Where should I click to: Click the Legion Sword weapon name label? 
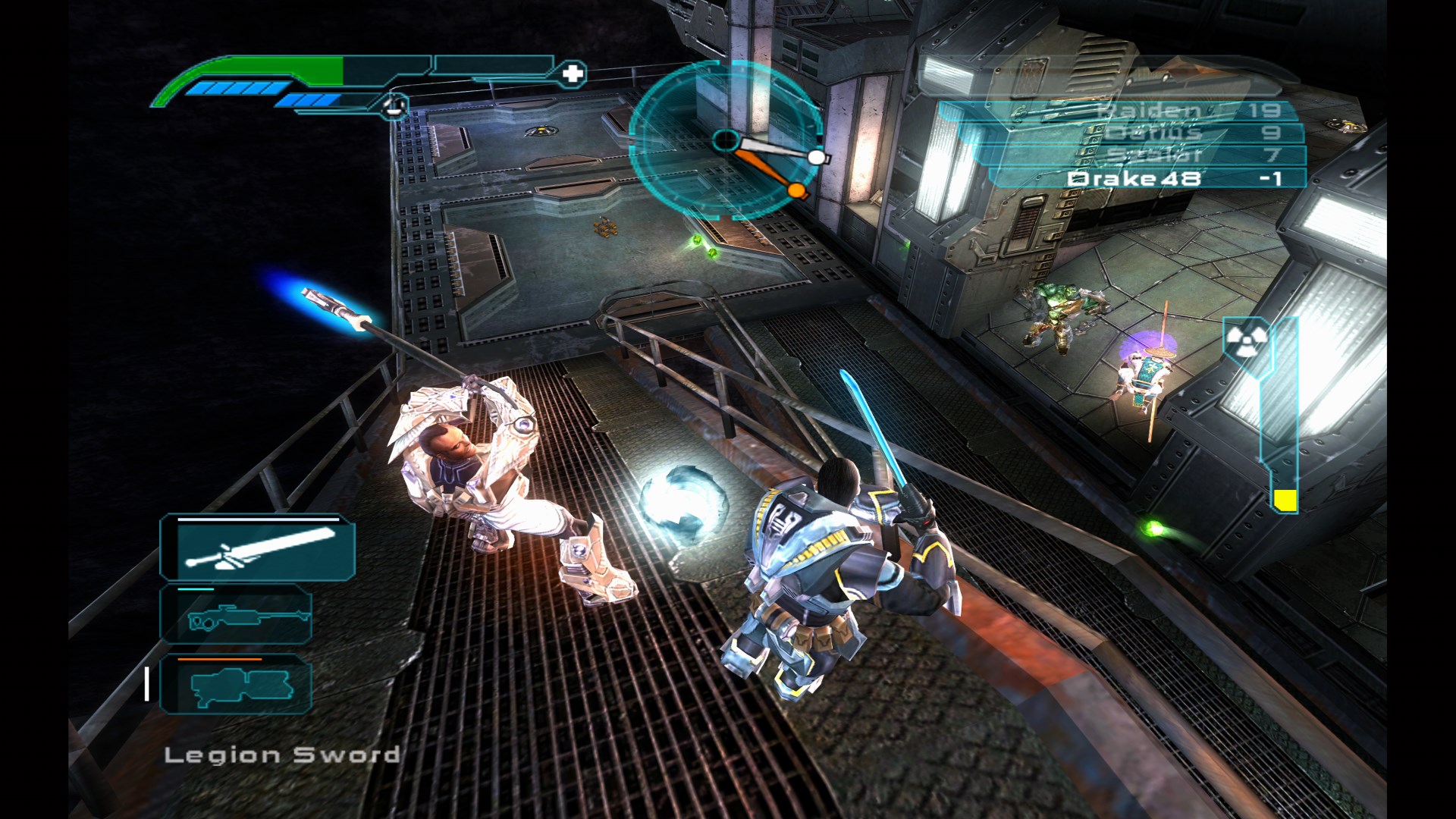pyautogui.click(x=282, y=755)
